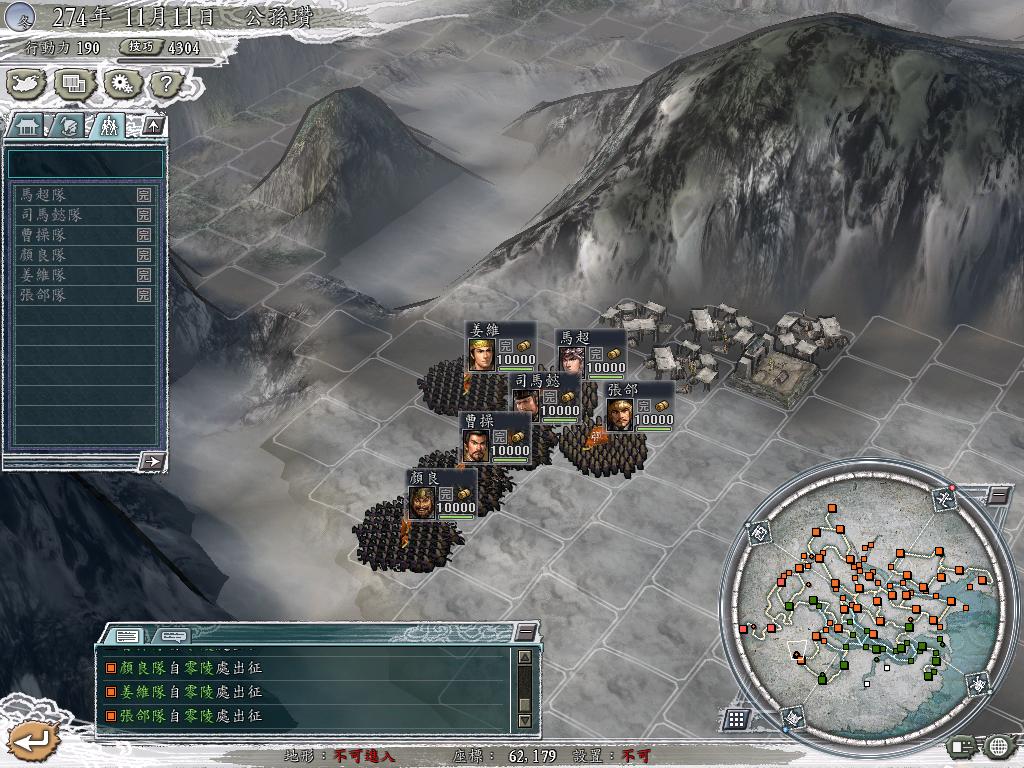The image size is (1024, 768).
Task: Open the grid button beside the minimap
Action: tap(736, 719)
